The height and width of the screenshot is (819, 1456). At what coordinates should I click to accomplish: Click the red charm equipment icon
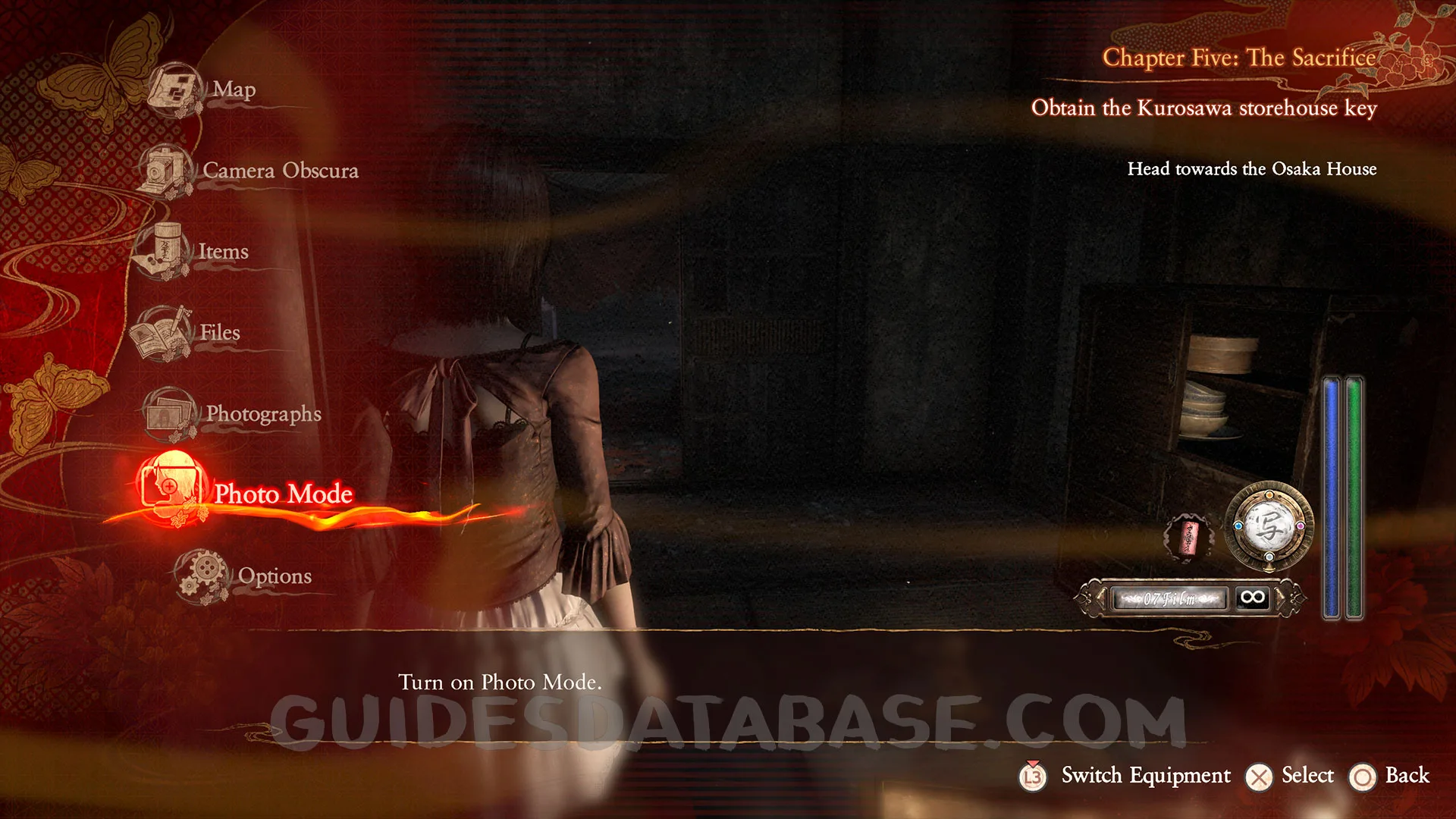click(1188, 538)
